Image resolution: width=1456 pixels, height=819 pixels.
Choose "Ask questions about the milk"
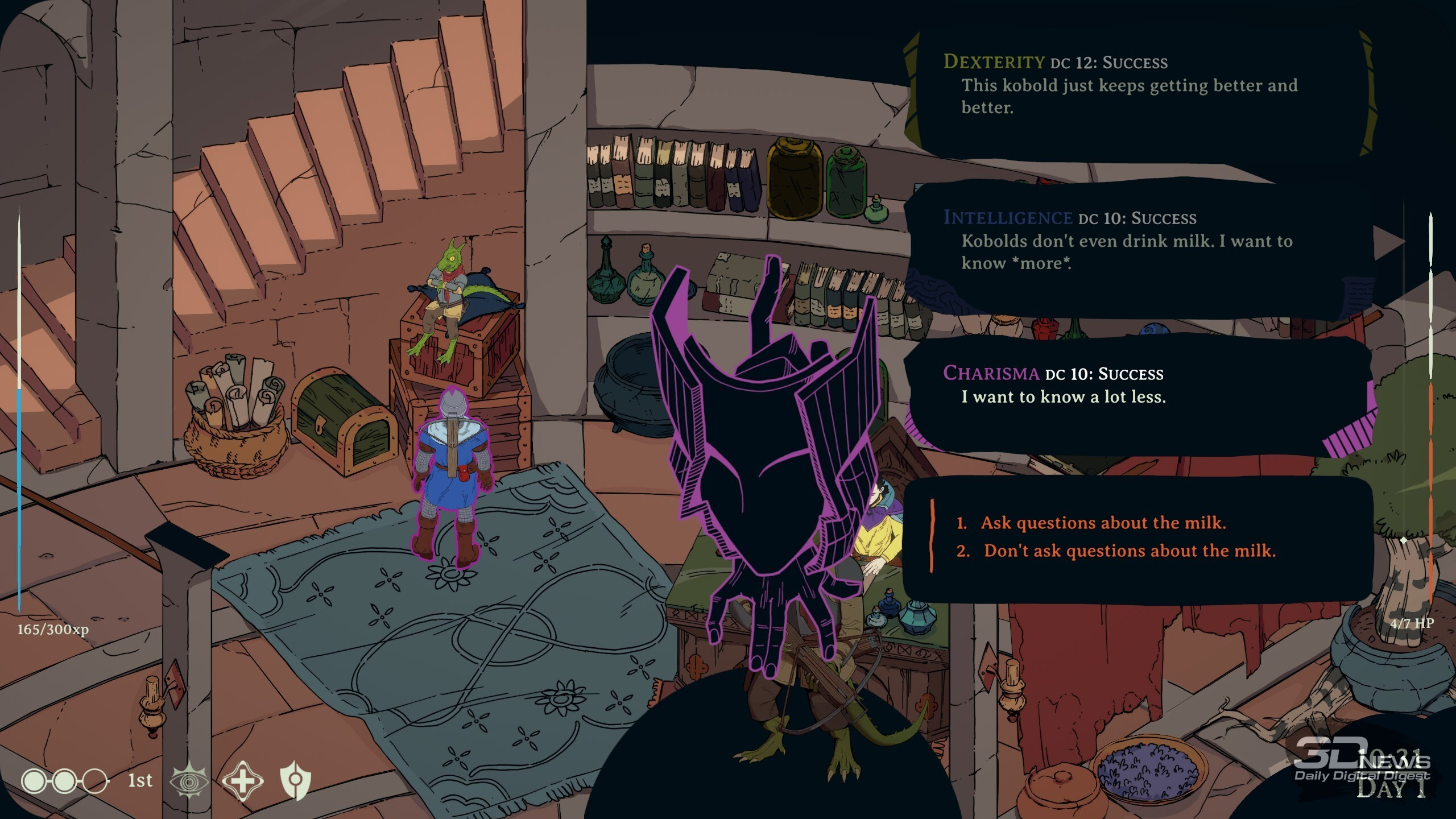pyautogui.click(x=1102, y=523)
